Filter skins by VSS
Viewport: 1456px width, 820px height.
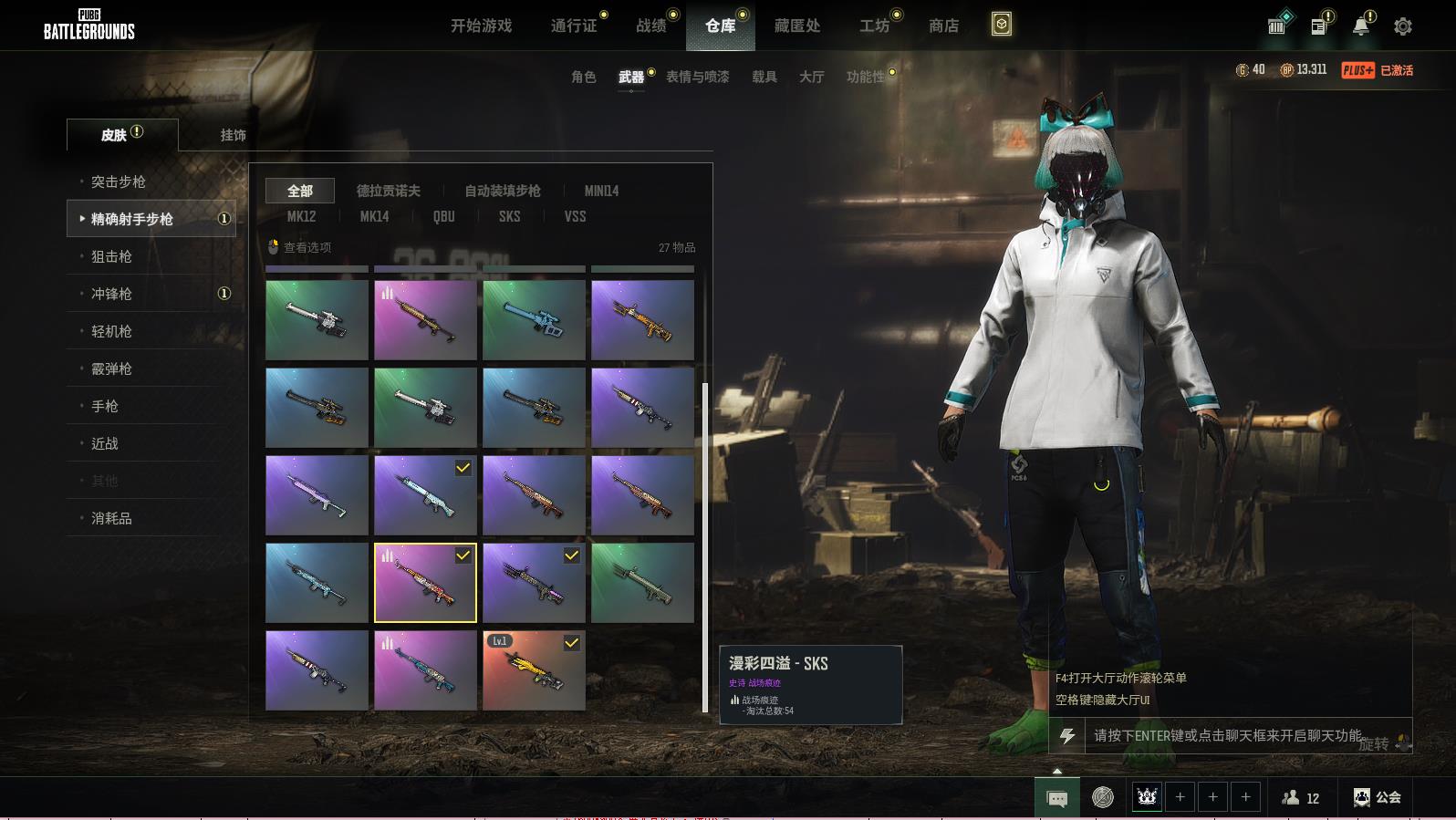click(x=575, y=216)
